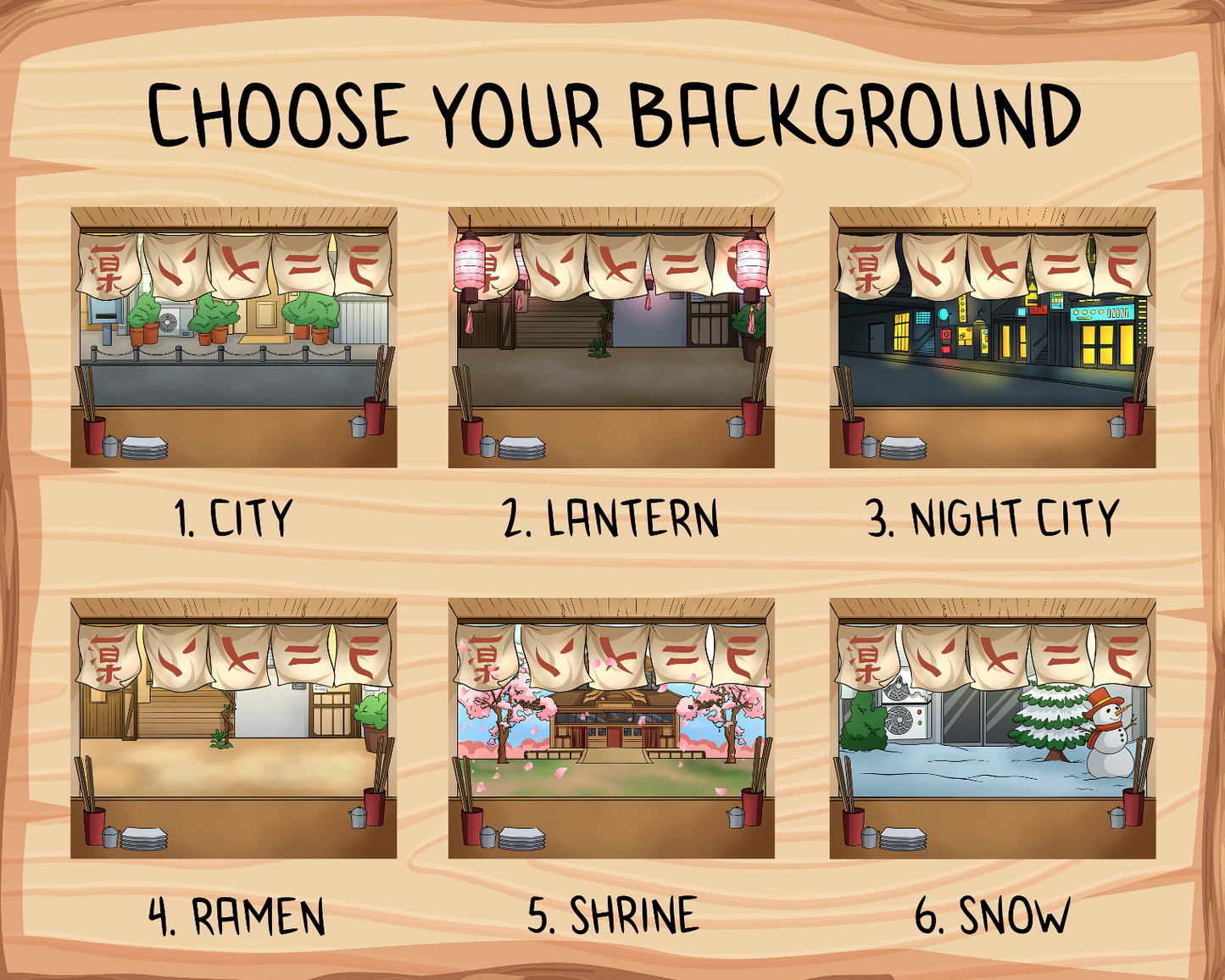Pick the Snow background with snowman
1225x980 pixels.
992,728
